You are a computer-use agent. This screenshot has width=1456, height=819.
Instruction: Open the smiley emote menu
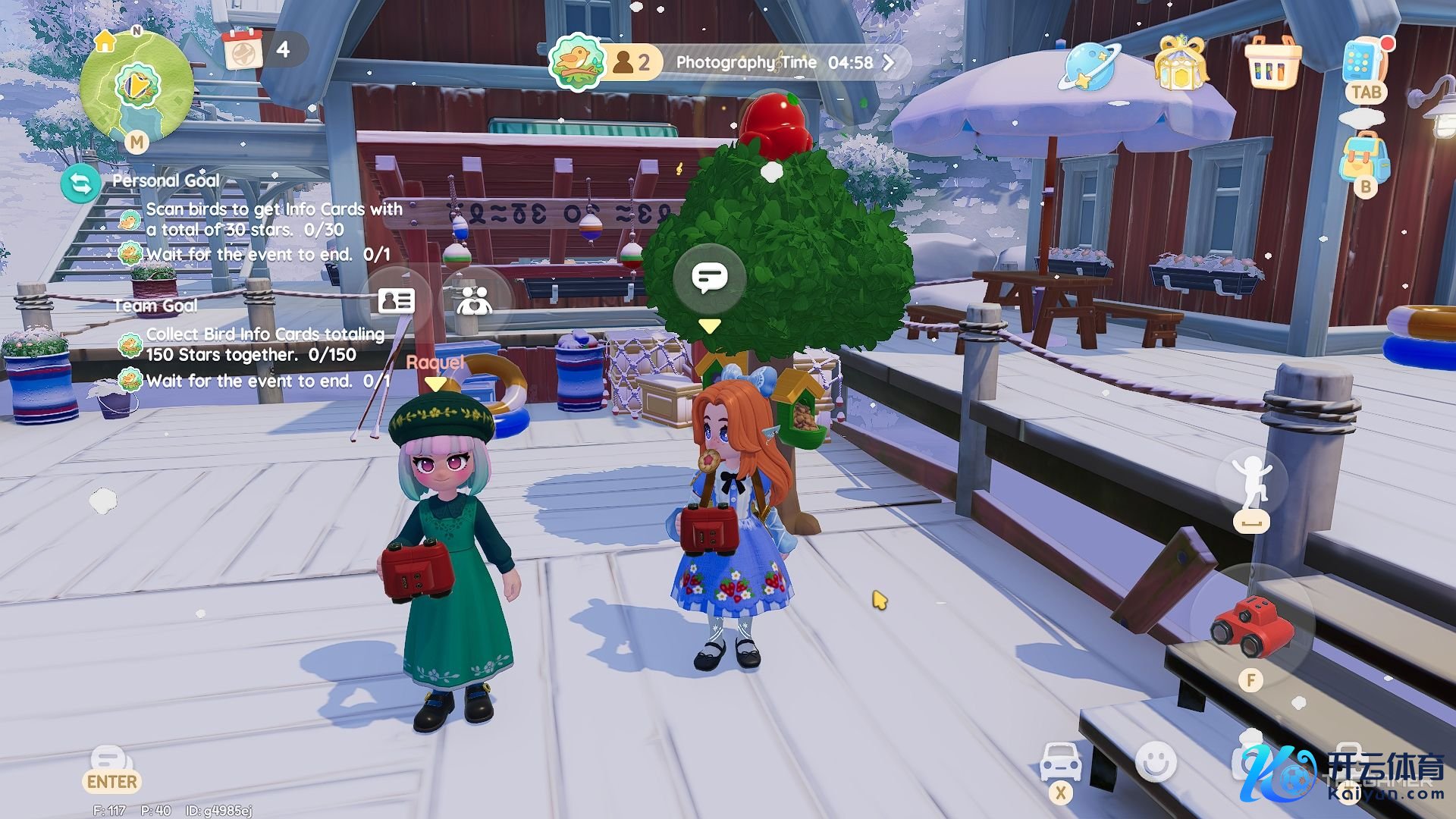tap(1156, 761)
